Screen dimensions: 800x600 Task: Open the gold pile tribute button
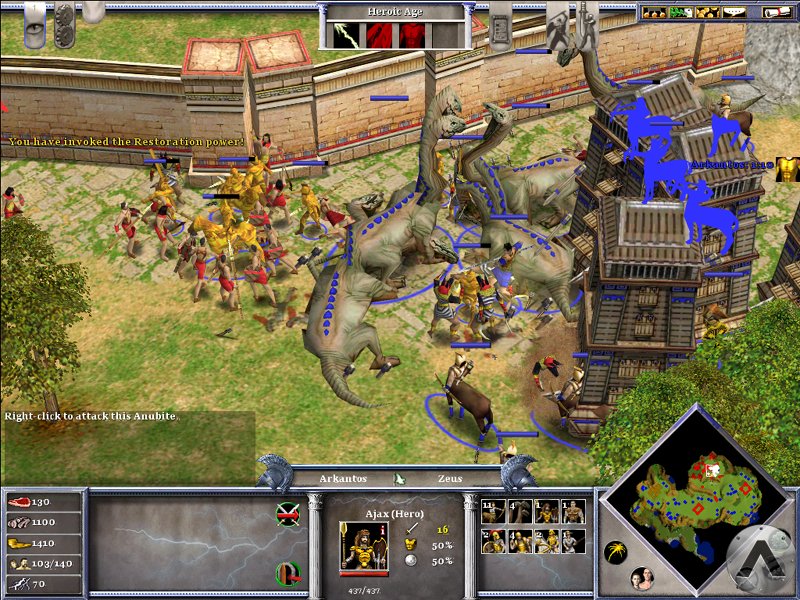[x=709, y=12]
